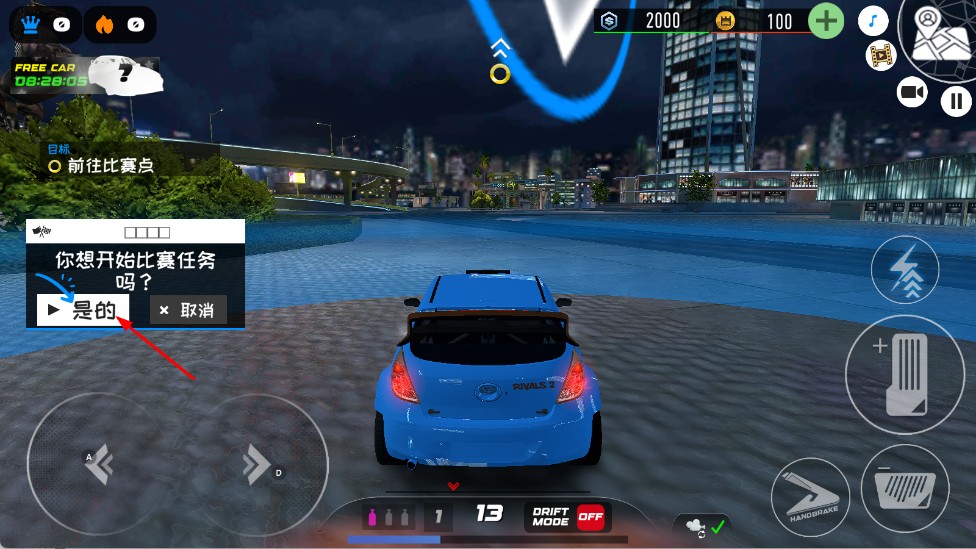The width and height of the screenshot is (976, 549).
Task: Toggle the music note button
Action: coord(874,22)
